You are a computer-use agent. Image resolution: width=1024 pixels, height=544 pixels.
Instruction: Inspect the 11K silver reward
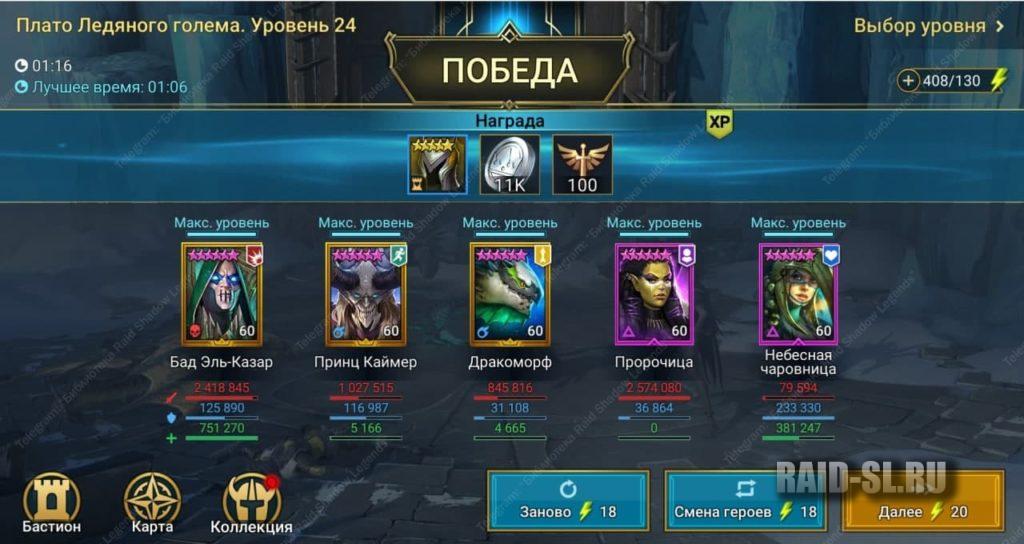pyautogui.click(x=509, y=165)
